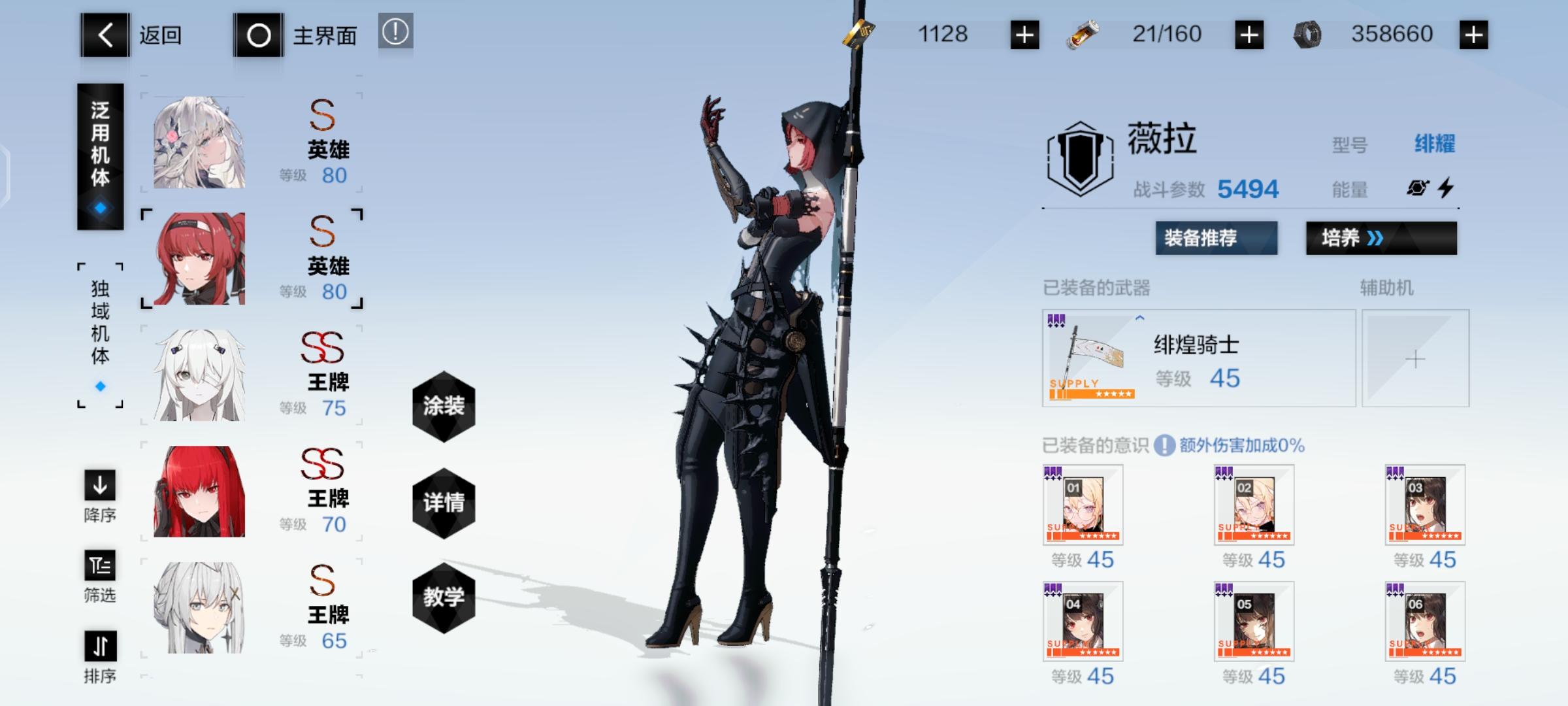Open the 涂装 coating hexagon icon
The width and height of the screenshot is (1568, 706).
click(x=443, y=406)
